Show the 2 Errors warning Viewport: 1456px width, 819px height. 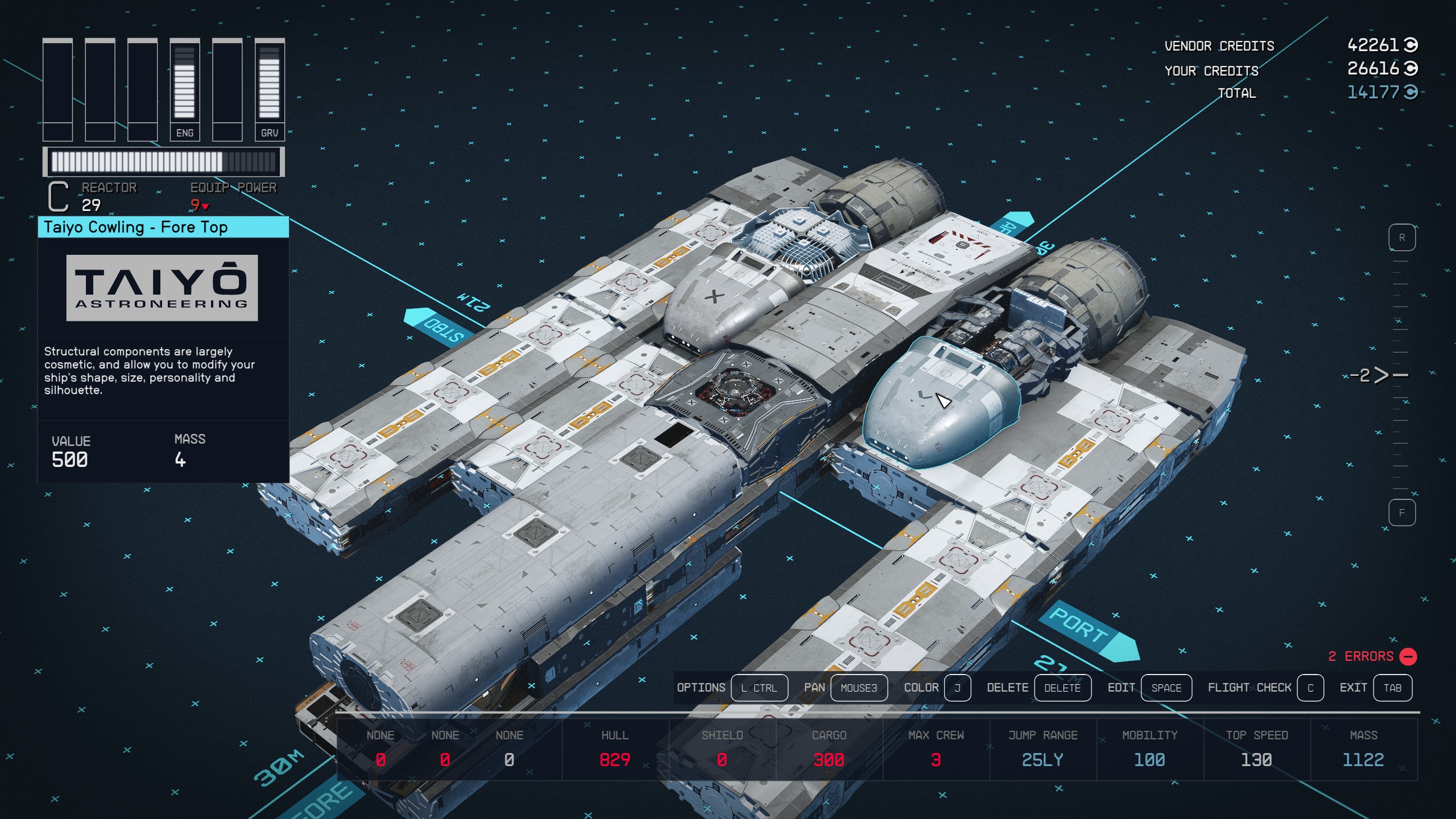(x=1372, y=656)
